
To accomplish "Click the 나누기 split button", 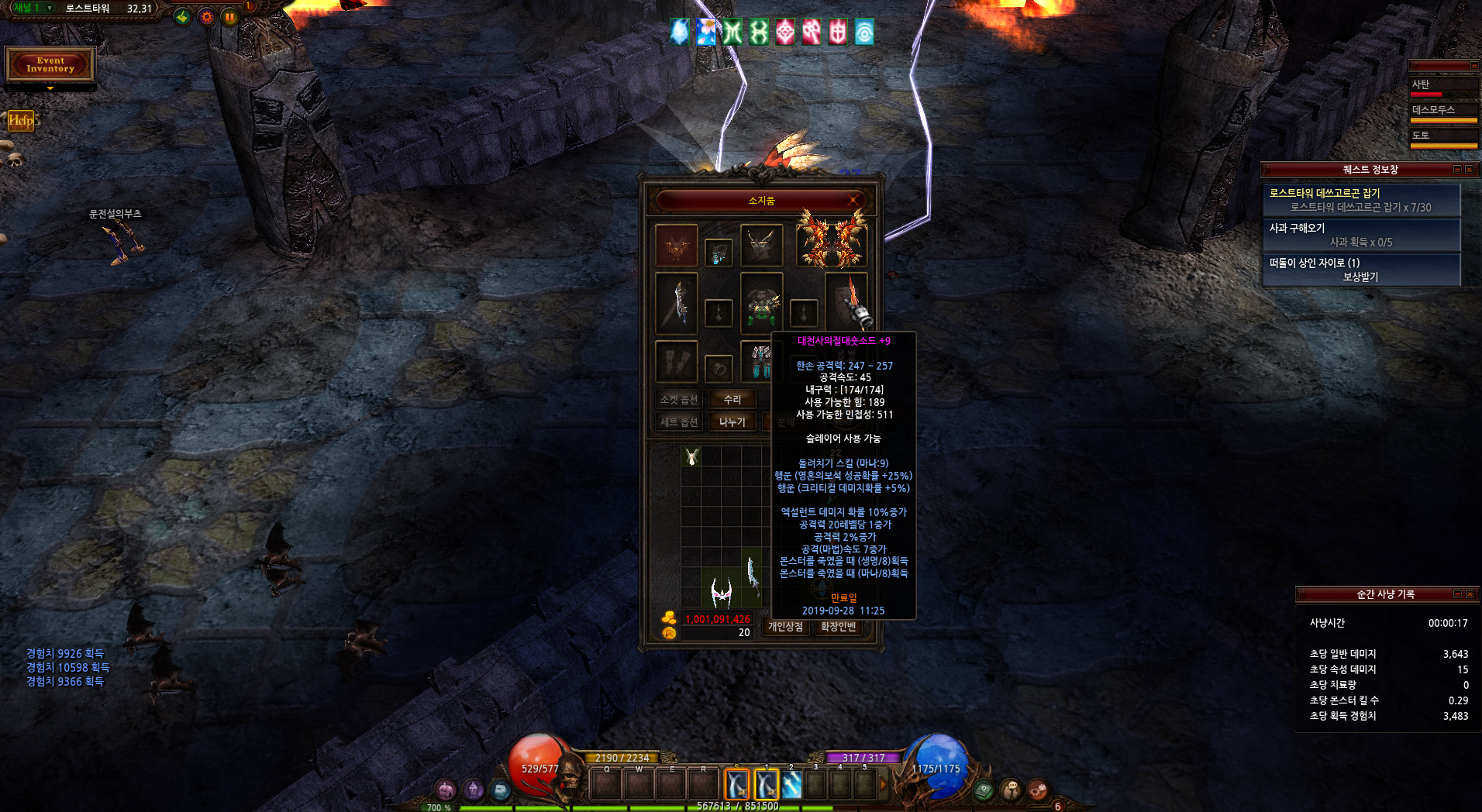I will click(x=732, y=421).
